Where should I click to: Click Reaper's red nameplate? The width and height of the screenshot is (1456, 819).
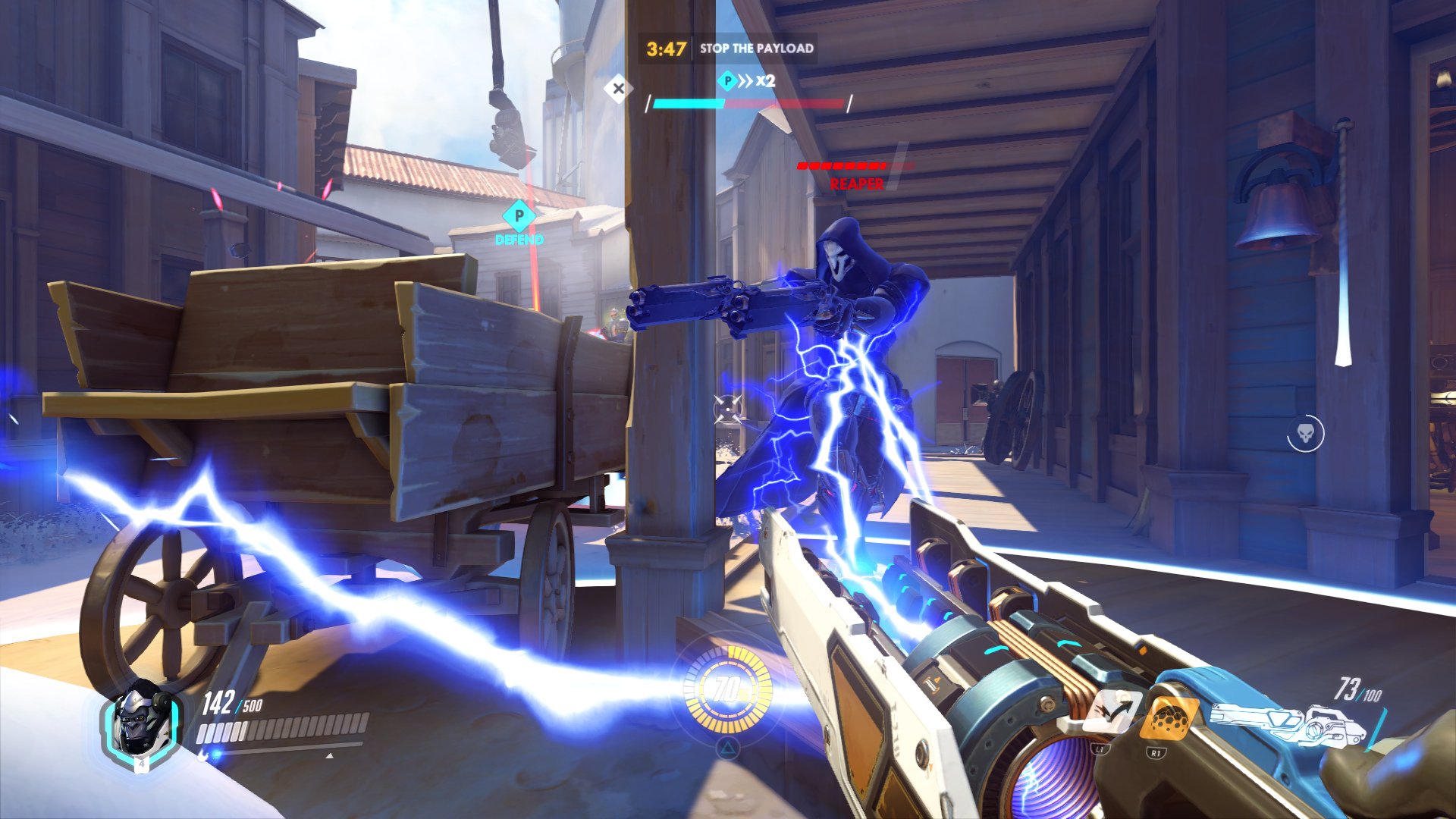pyautogui.click(x=855, y=182)
